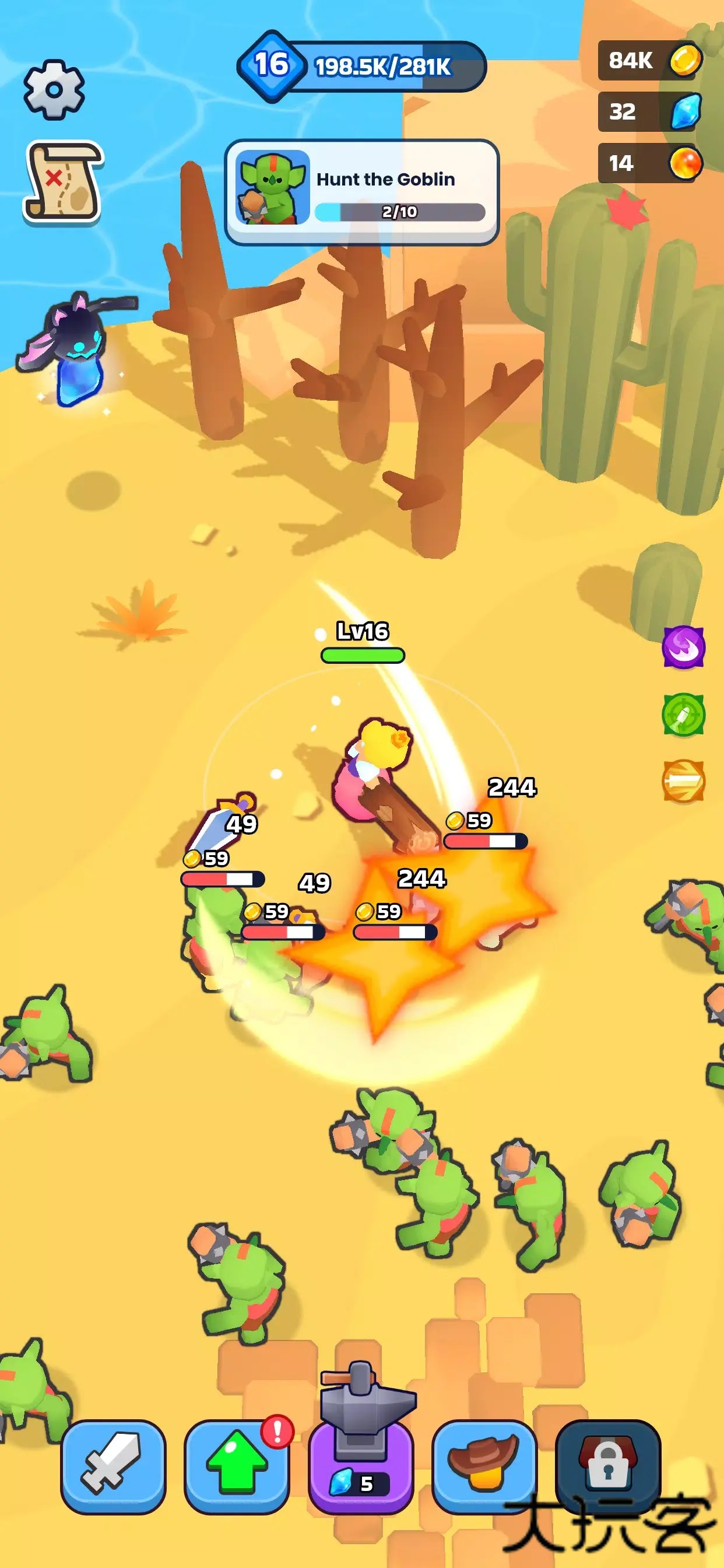The height and width of the screenshot is (1568, 724).
Task: Open the green arrow upgrade tab
Action: pos(237,1467)
